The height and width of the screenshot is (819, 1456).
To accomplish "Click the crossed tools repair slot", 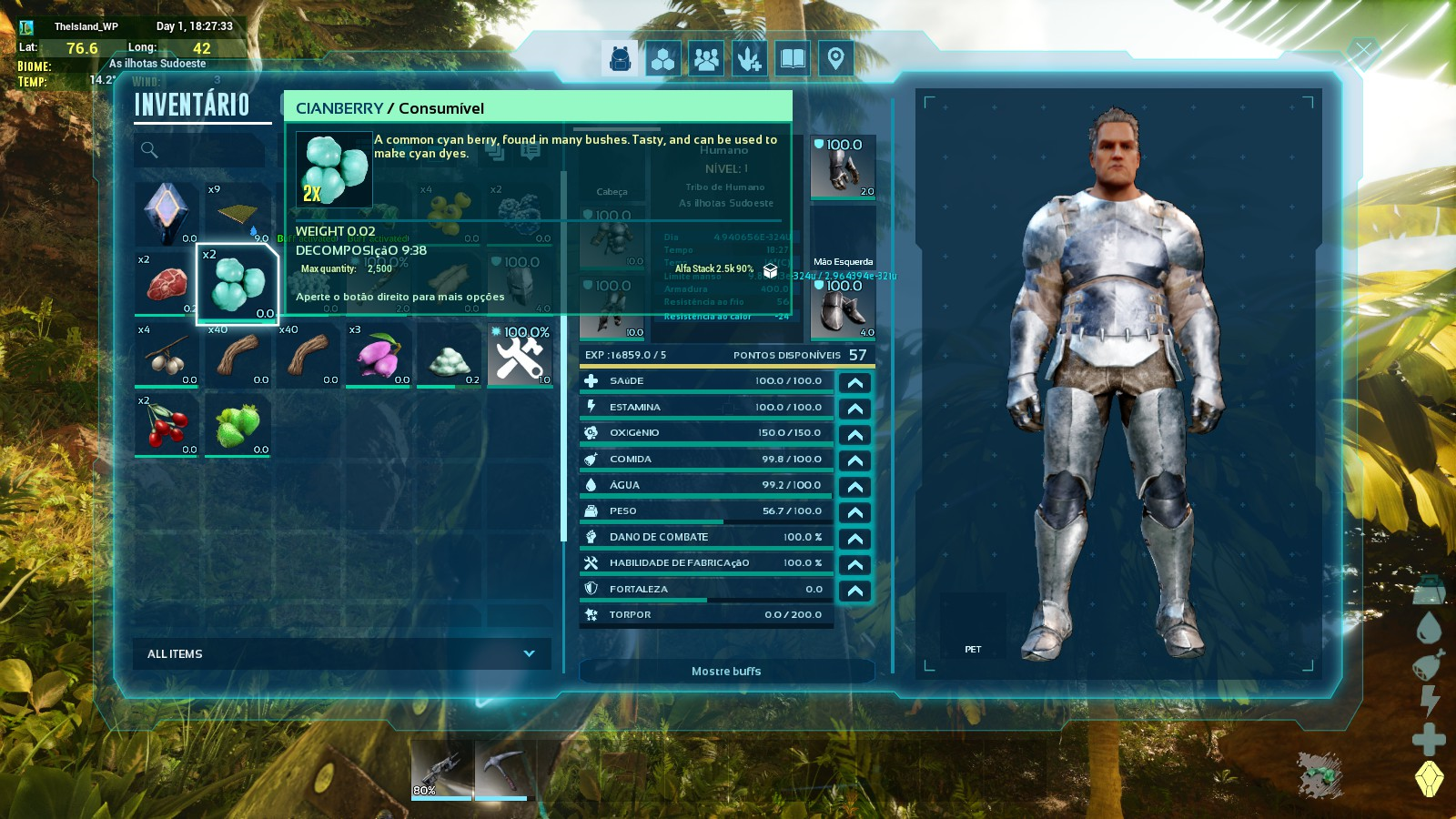I will (x=521, y=355).
